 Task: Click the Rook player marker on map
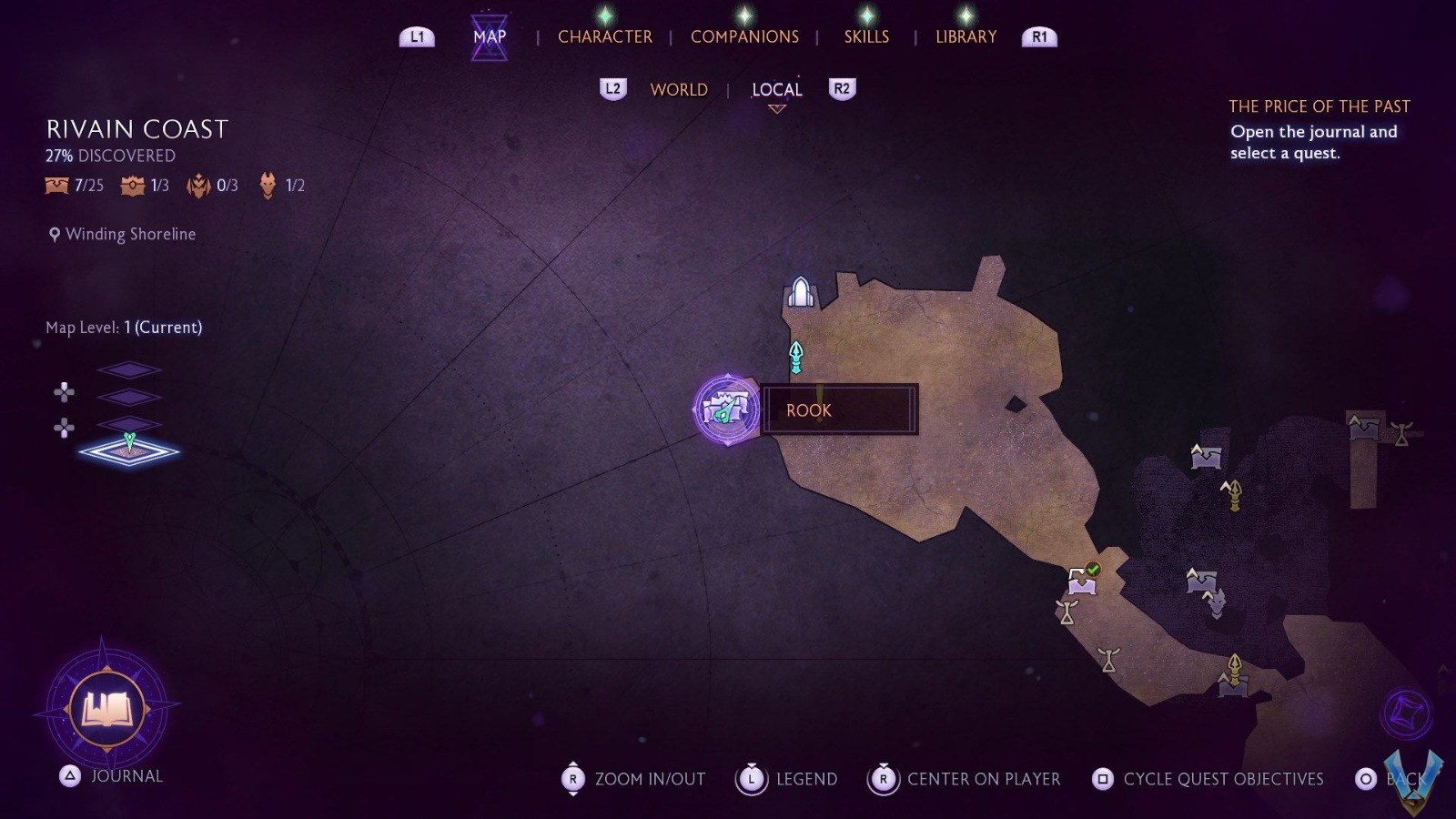tap(726, 409)
